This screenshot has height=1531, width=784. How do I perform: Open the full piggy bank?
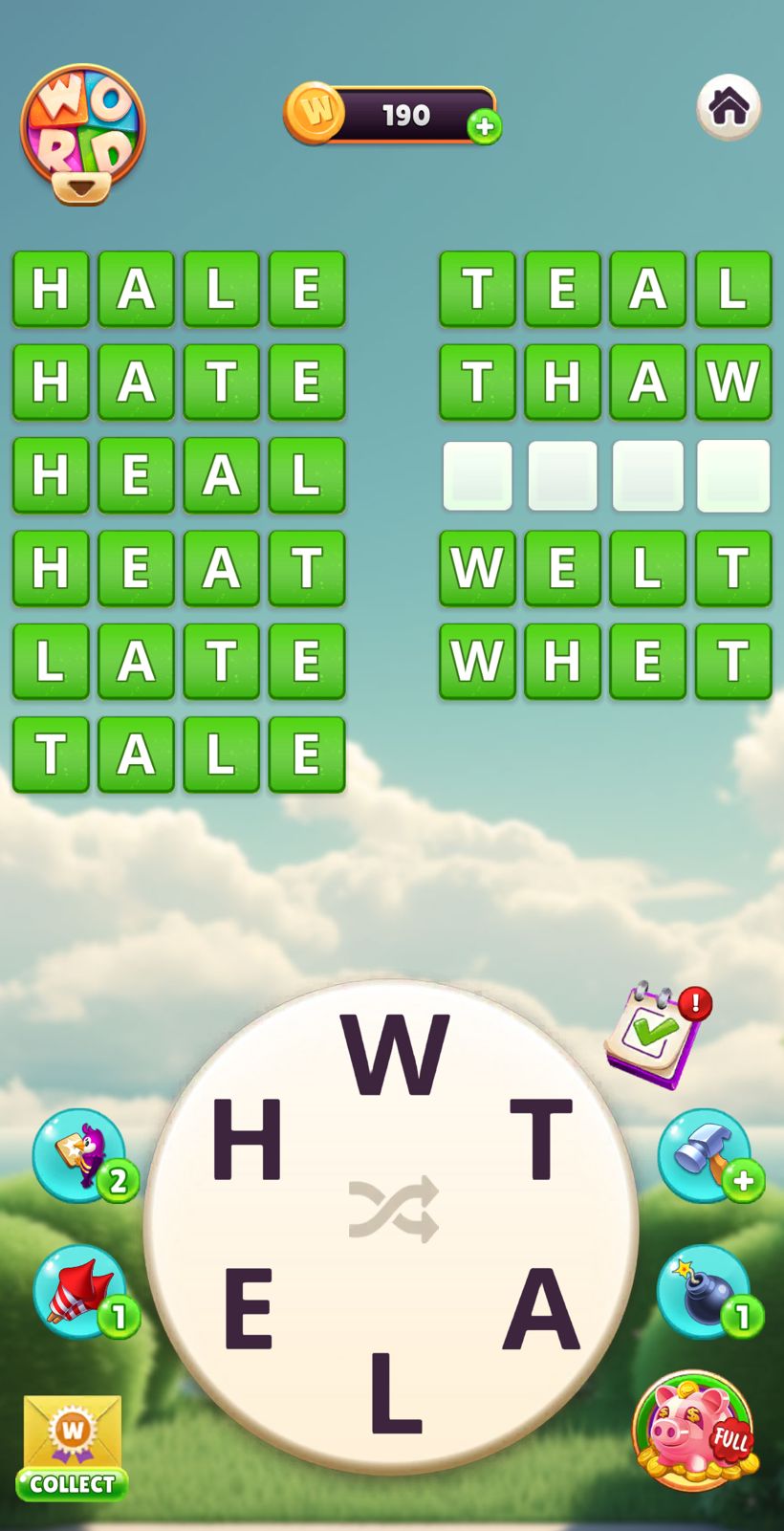pos(695,1431)
